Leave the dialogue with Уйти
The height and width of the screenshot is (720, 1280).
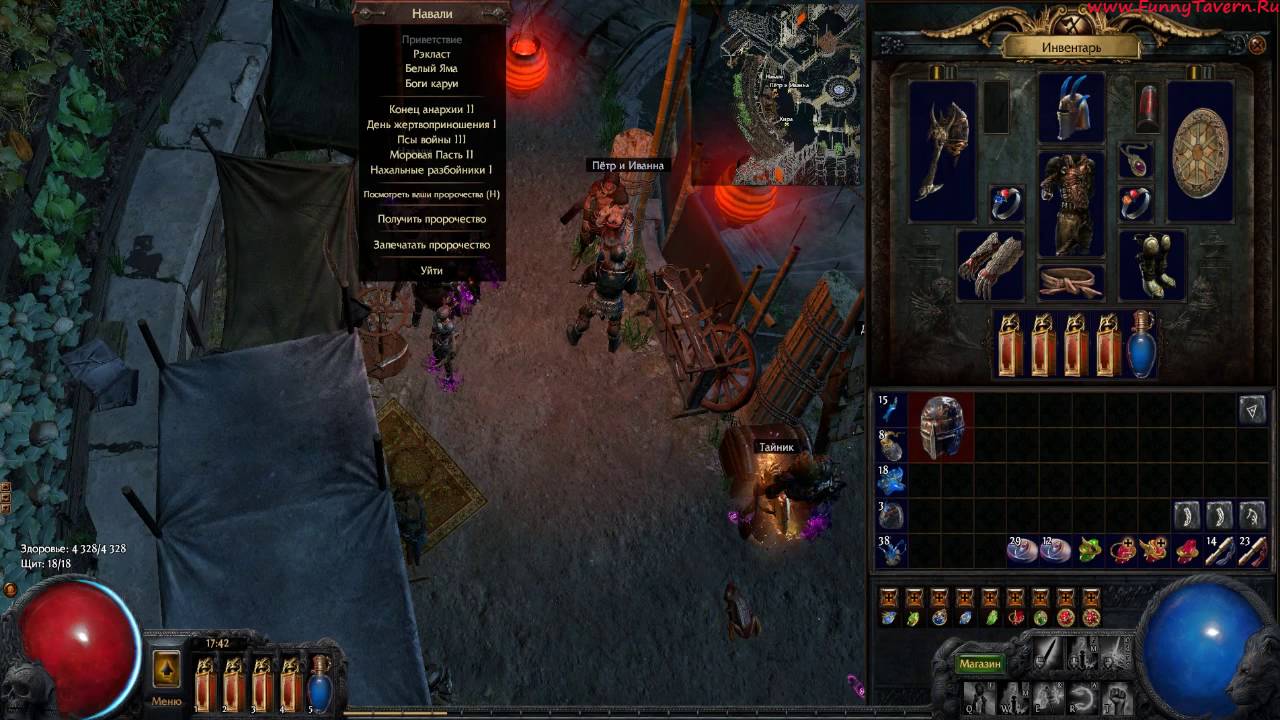click(431, 271)
